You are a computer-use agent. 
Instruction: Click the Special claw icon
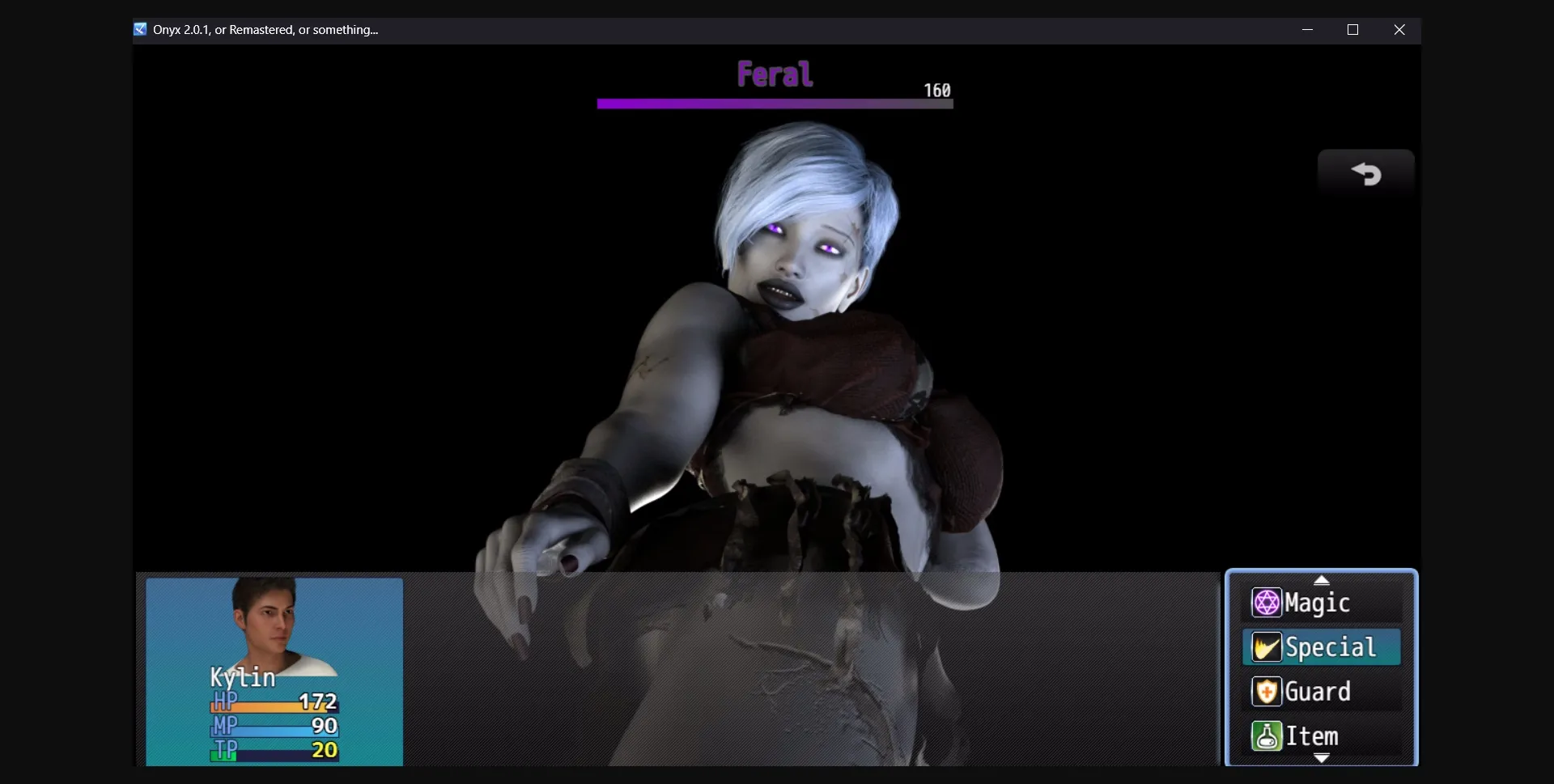(1266, 646)
